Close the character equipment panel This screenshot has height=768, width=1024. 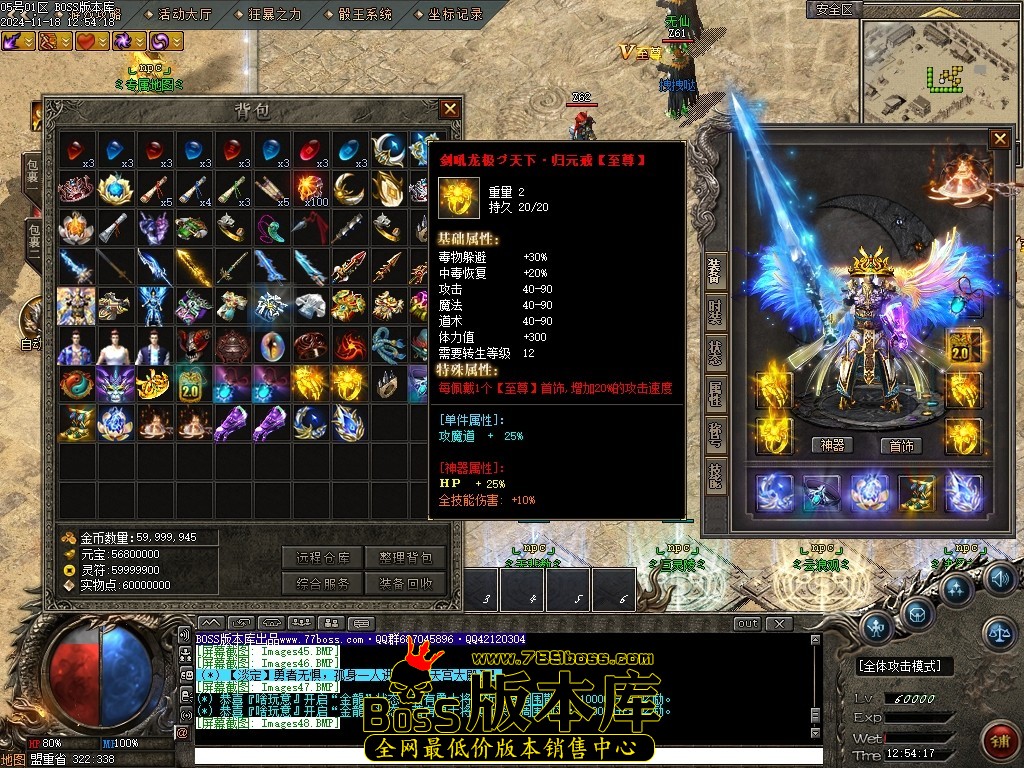pos(999,139)
